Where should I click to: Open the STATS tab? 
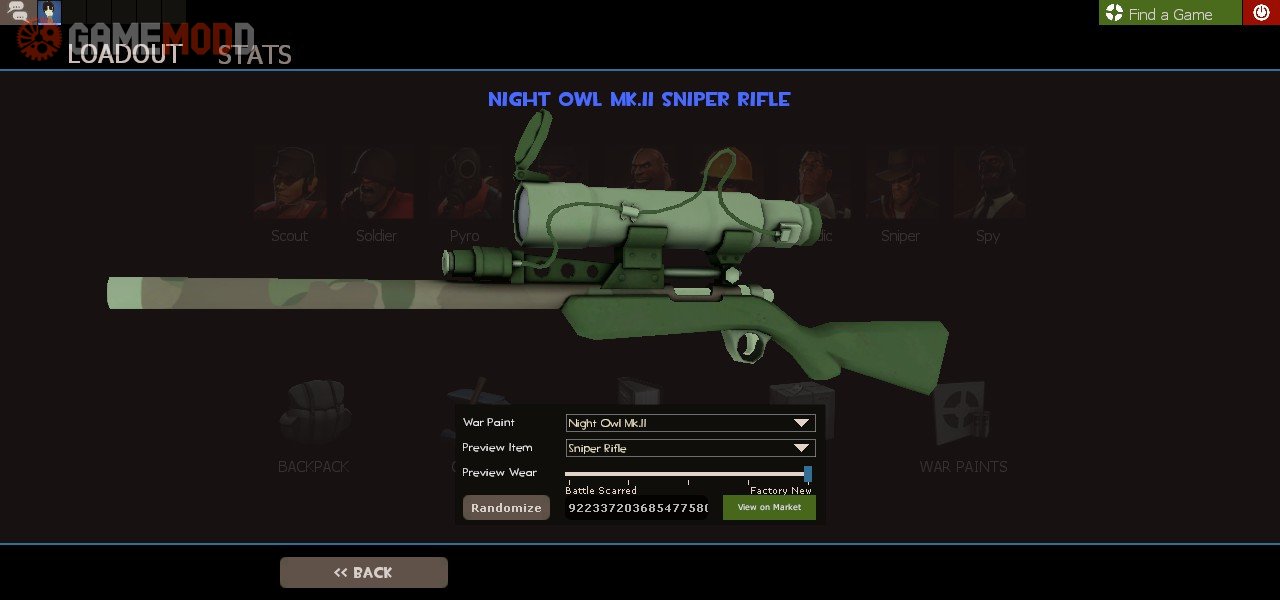[x=255, y=54]
